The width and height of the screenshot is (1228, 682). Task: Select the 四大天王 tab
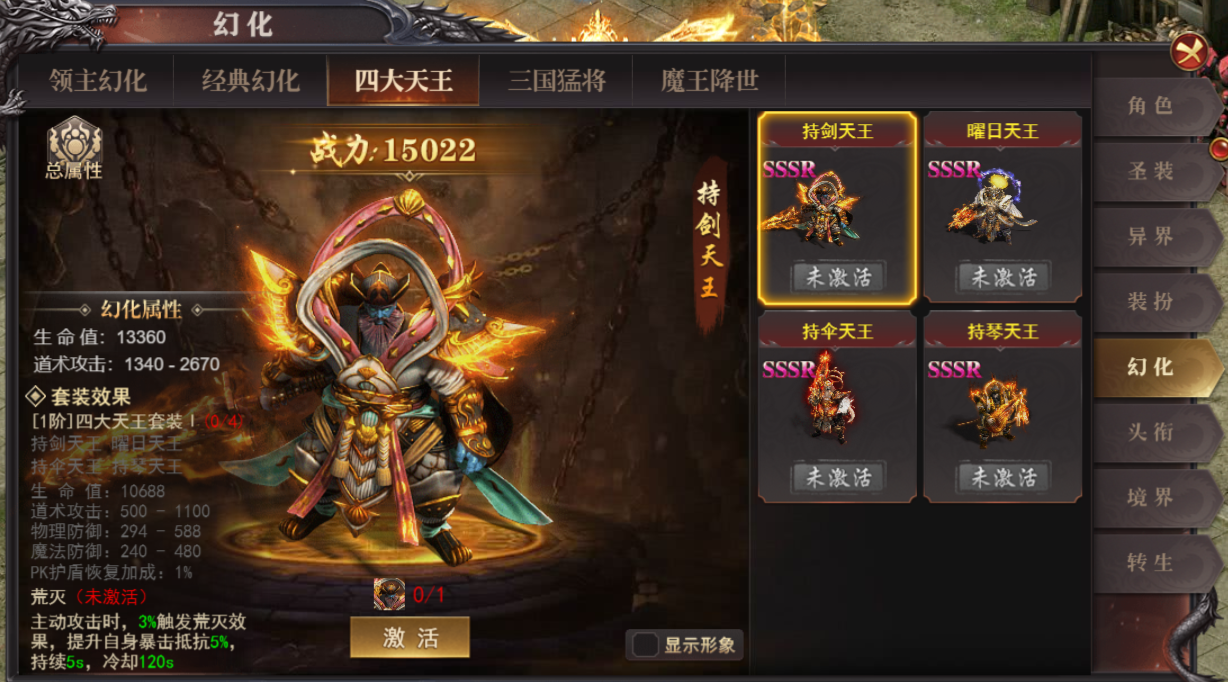point(403,81)
